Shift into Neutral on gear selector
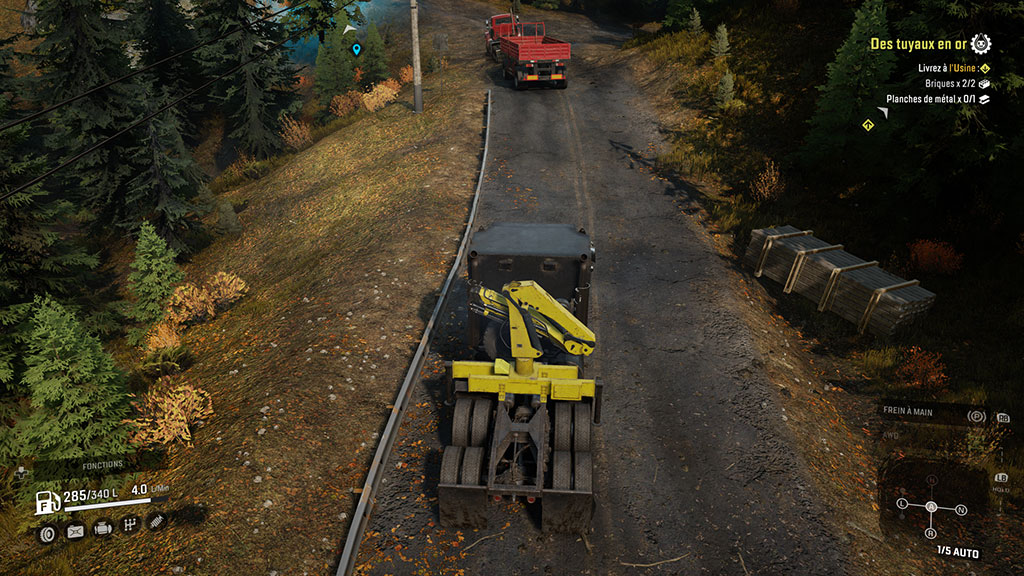The image size is (1024, 576). pyautogui.click(x=961, y=510)
